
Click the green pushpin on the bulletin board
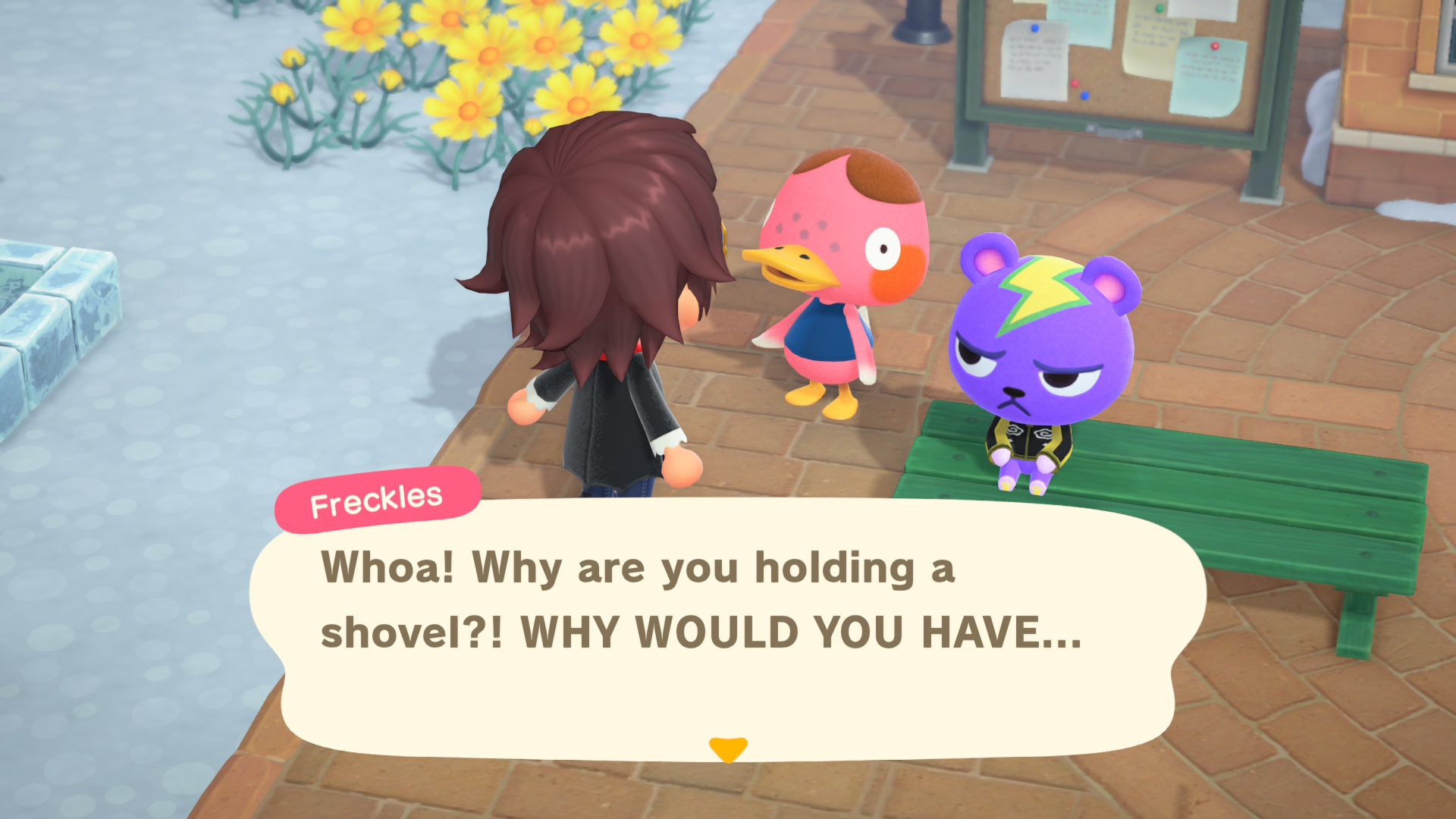pos(1159,8)
